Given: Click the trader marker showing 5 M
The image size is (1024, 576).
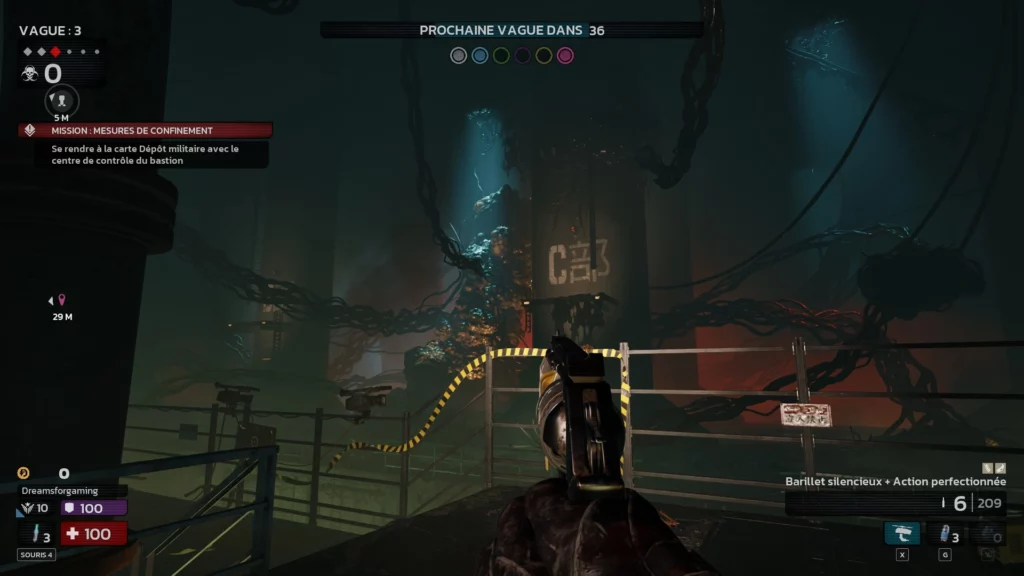Looking at the screenshot, I should [62, 100].
